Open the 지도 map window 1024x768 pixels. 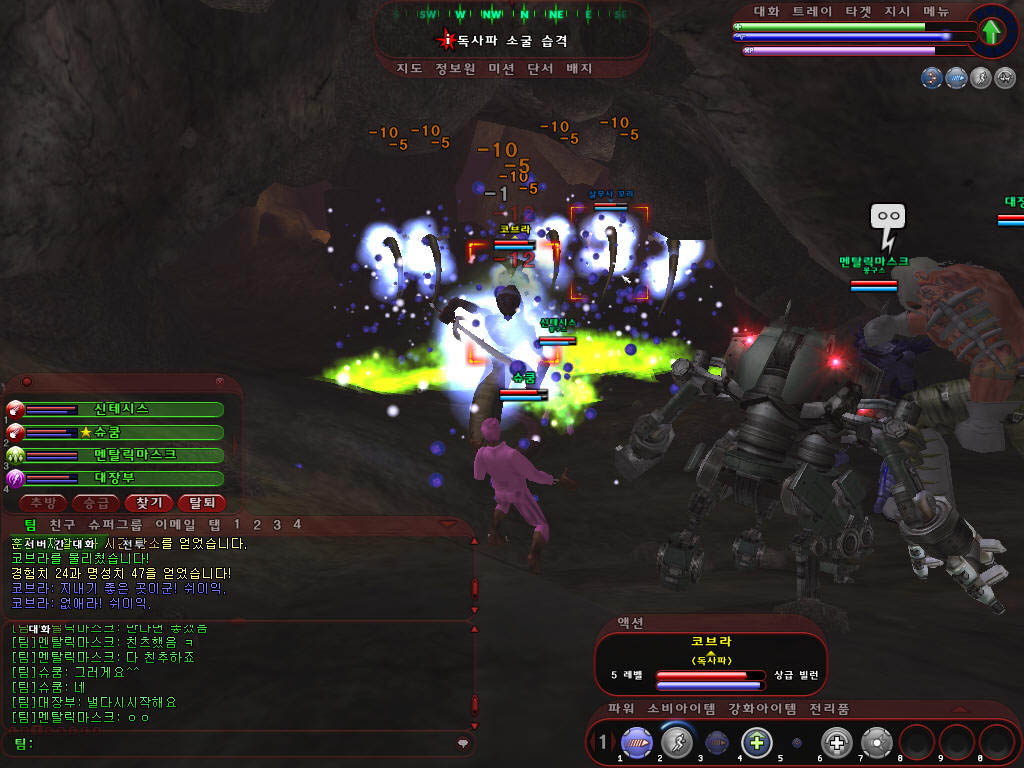tap(409, 69)
